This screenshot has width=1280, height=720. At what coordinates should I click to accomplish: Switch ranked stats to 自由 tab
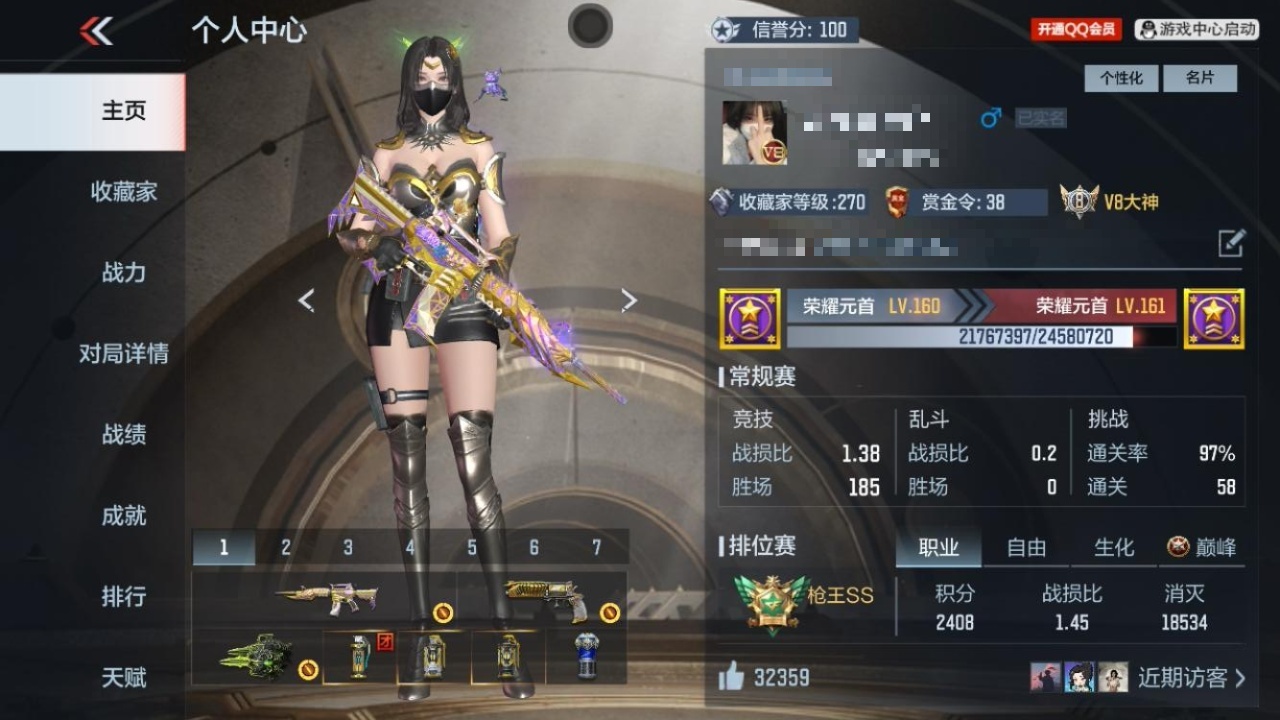click(1026, 547)
